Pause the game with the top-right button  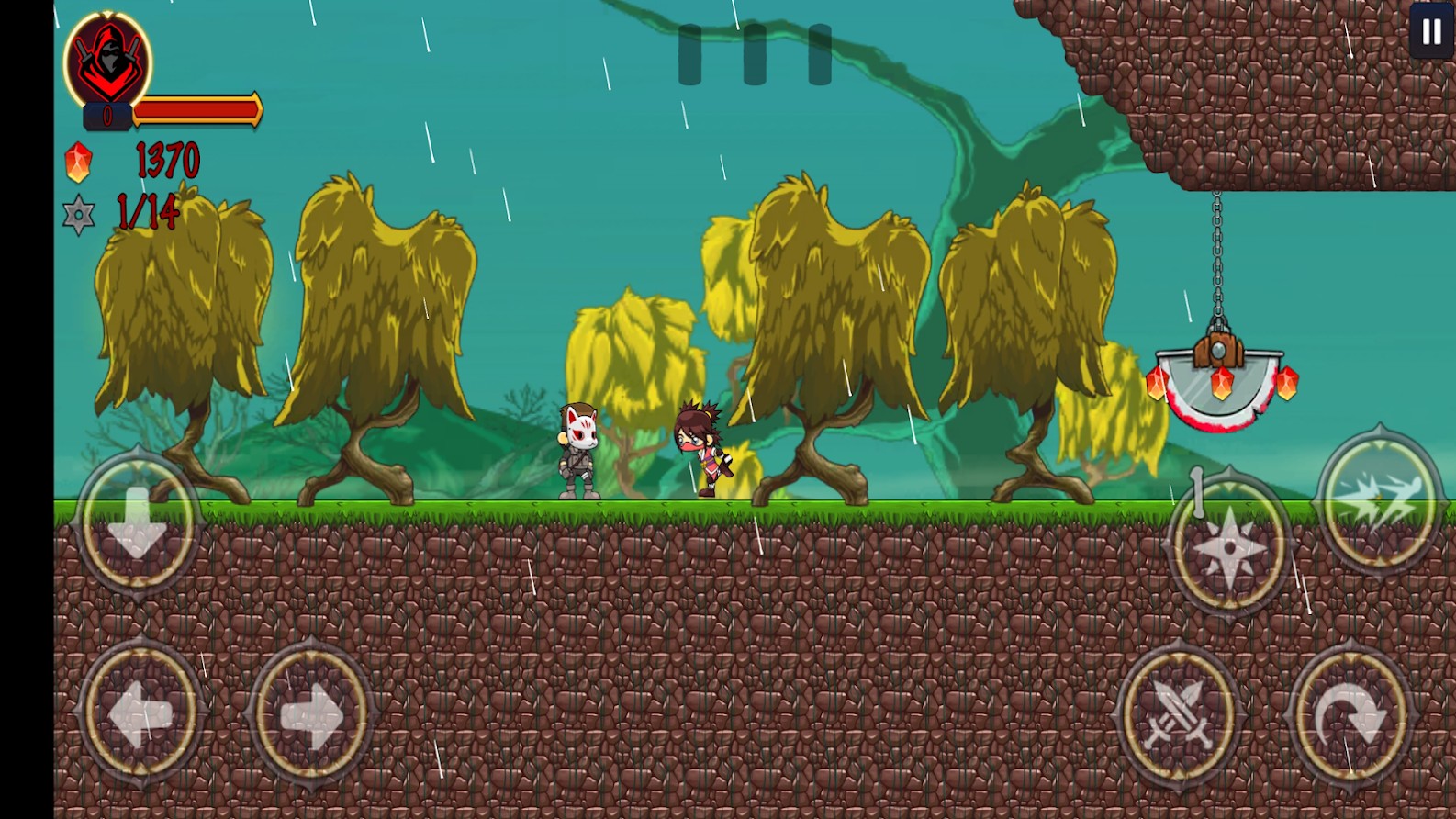1431,32
